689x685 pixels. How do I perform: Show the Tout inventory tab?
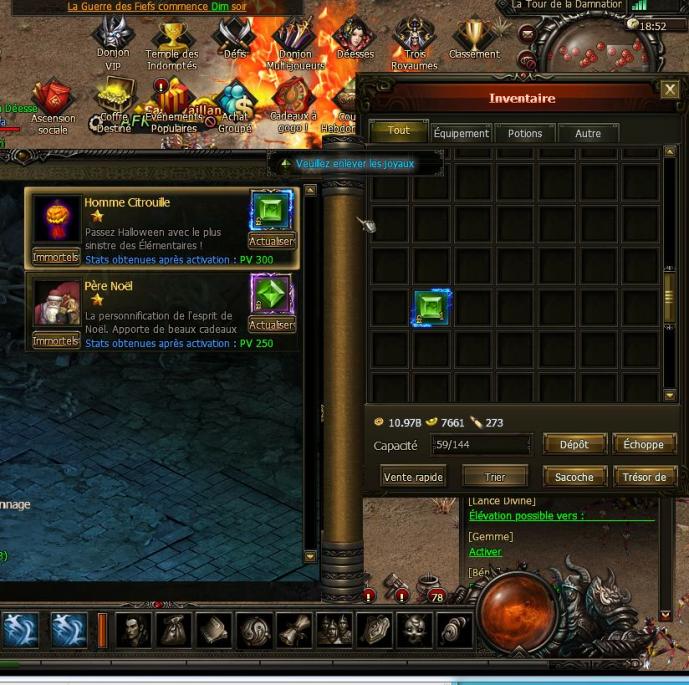(x=398, y=131)
